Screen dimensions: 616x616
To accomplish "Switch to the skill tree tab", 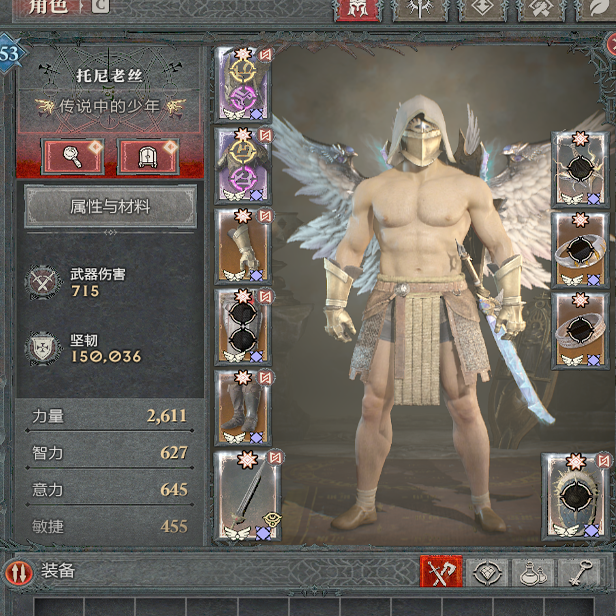I will coord(420,9).
